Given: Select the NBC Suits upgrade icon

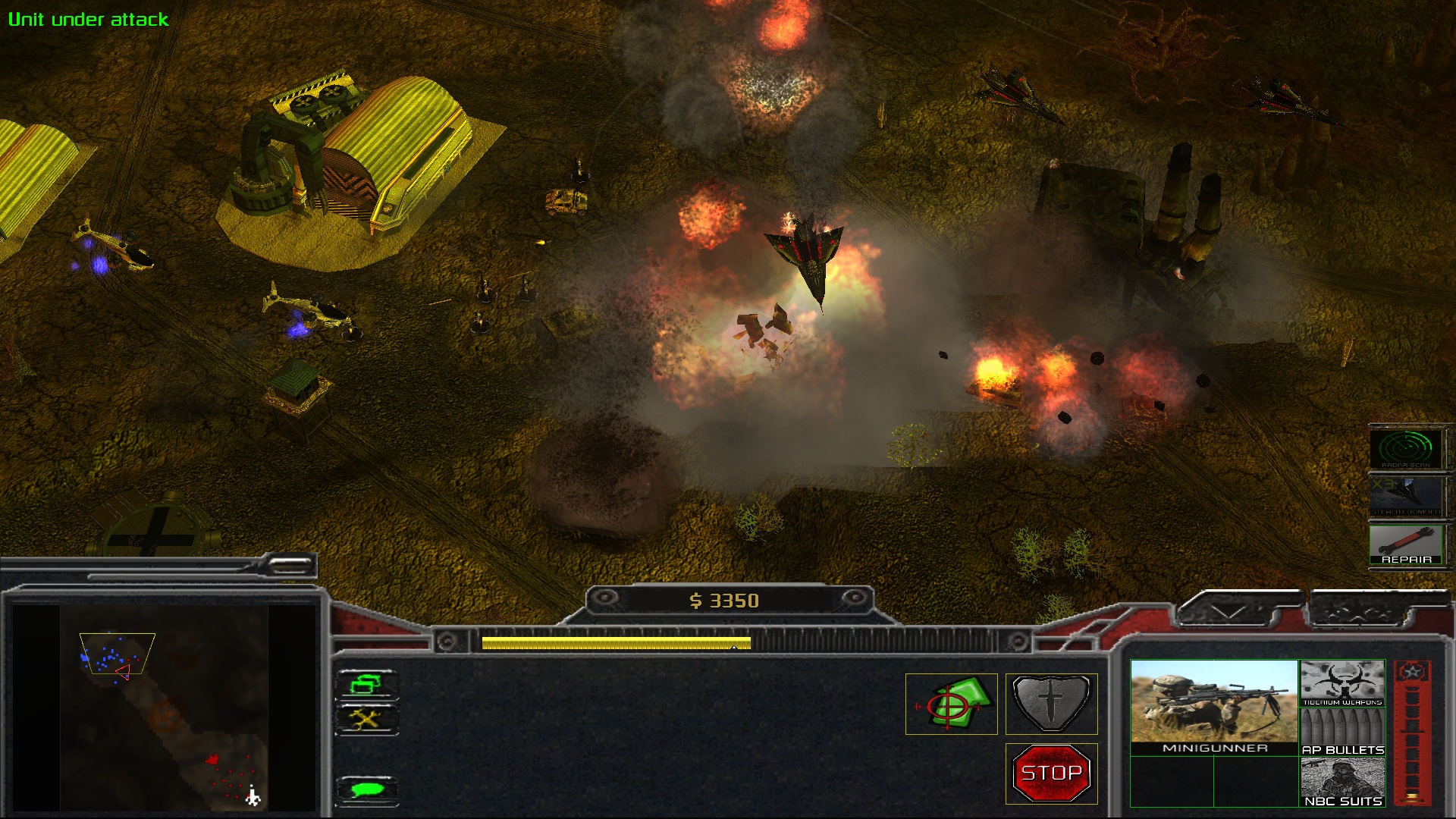Looking at the screenshot, I should [x=1342, y=782].
